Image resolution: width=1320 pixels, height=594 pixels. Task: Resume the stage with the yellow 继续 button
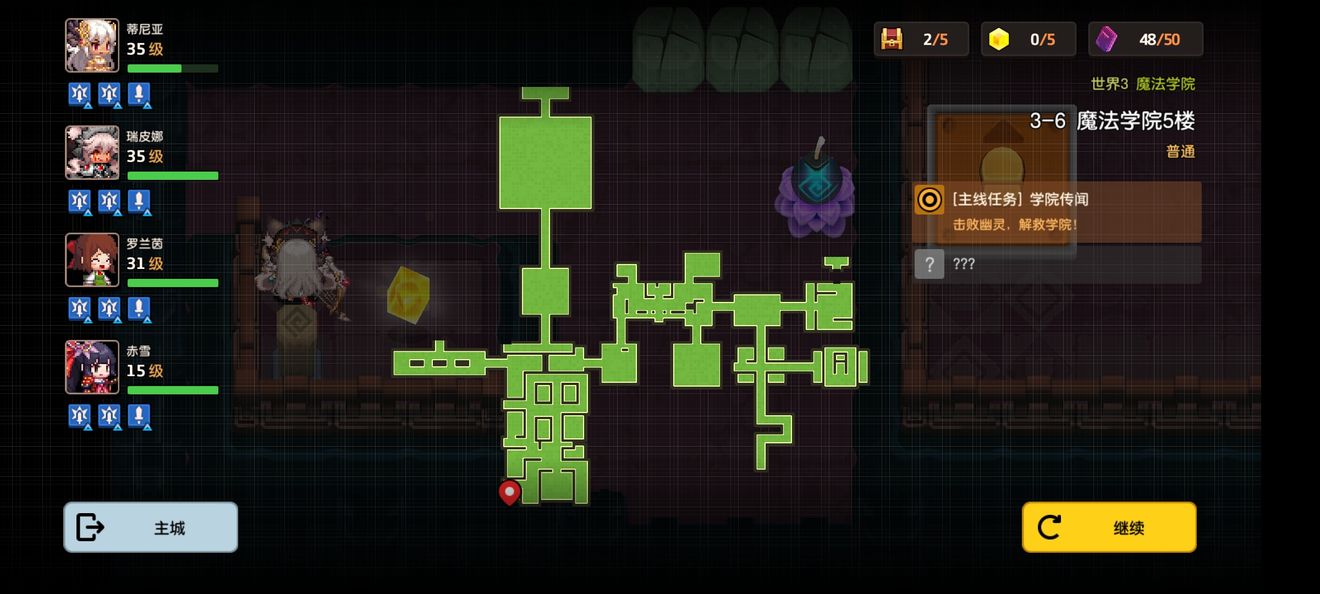[1108, 527]
